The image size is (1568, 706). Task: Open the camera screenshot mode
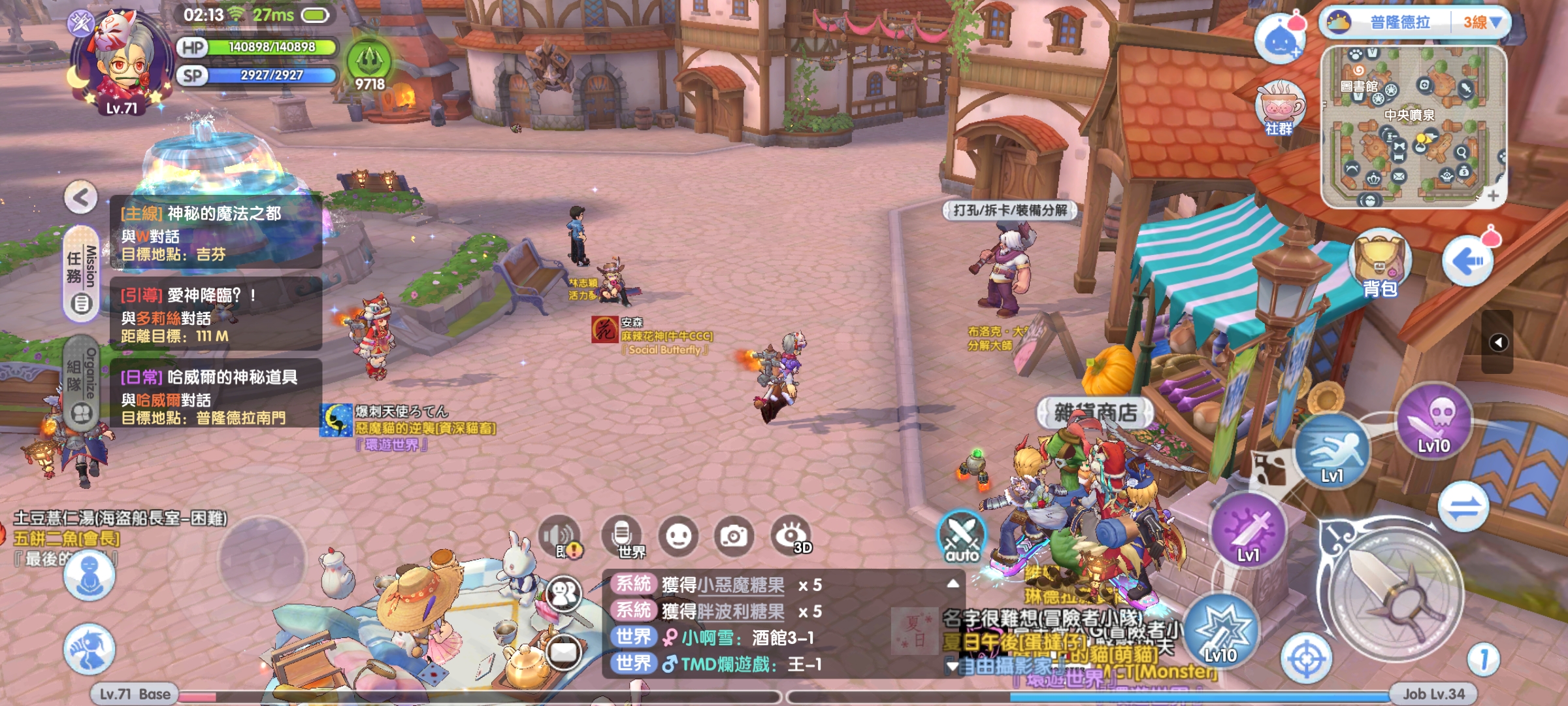tap(734, 537)
